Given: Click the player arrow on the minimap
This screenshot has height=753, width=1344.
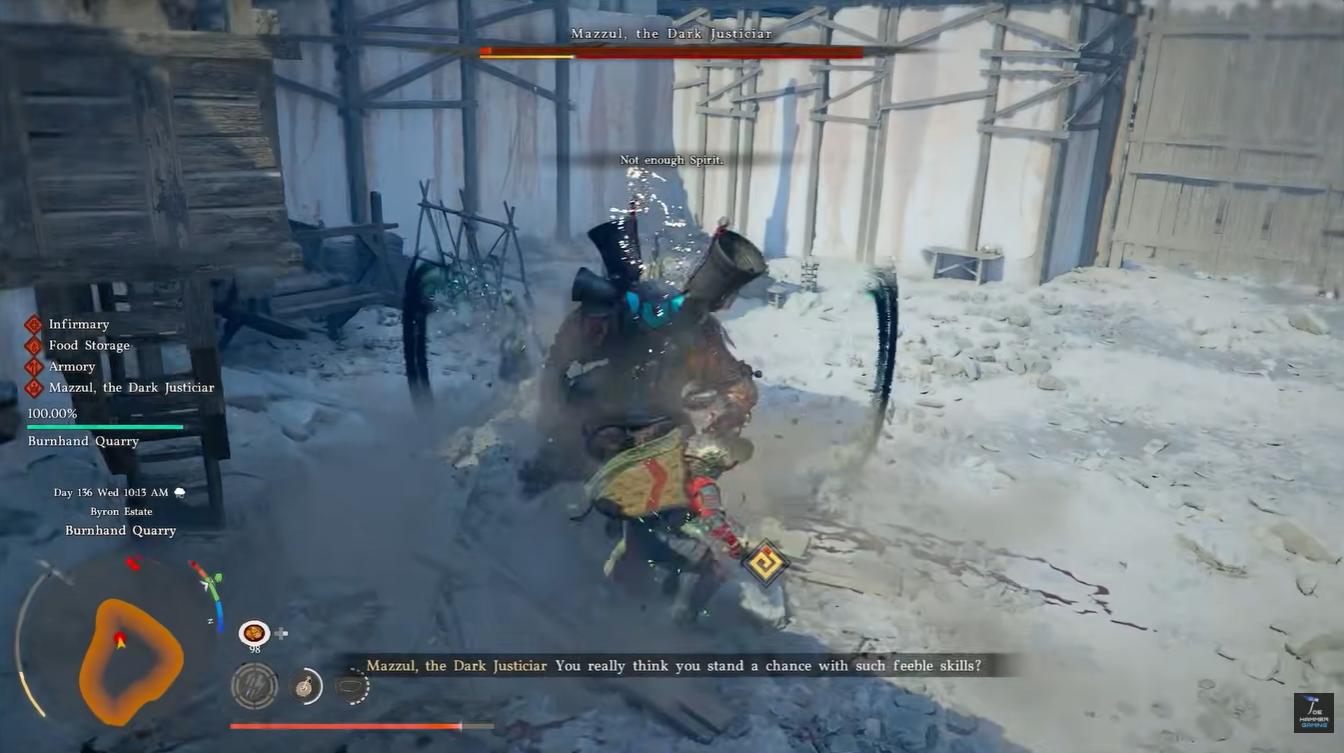Looking at the screenshot, I should [x=122, y=643].
